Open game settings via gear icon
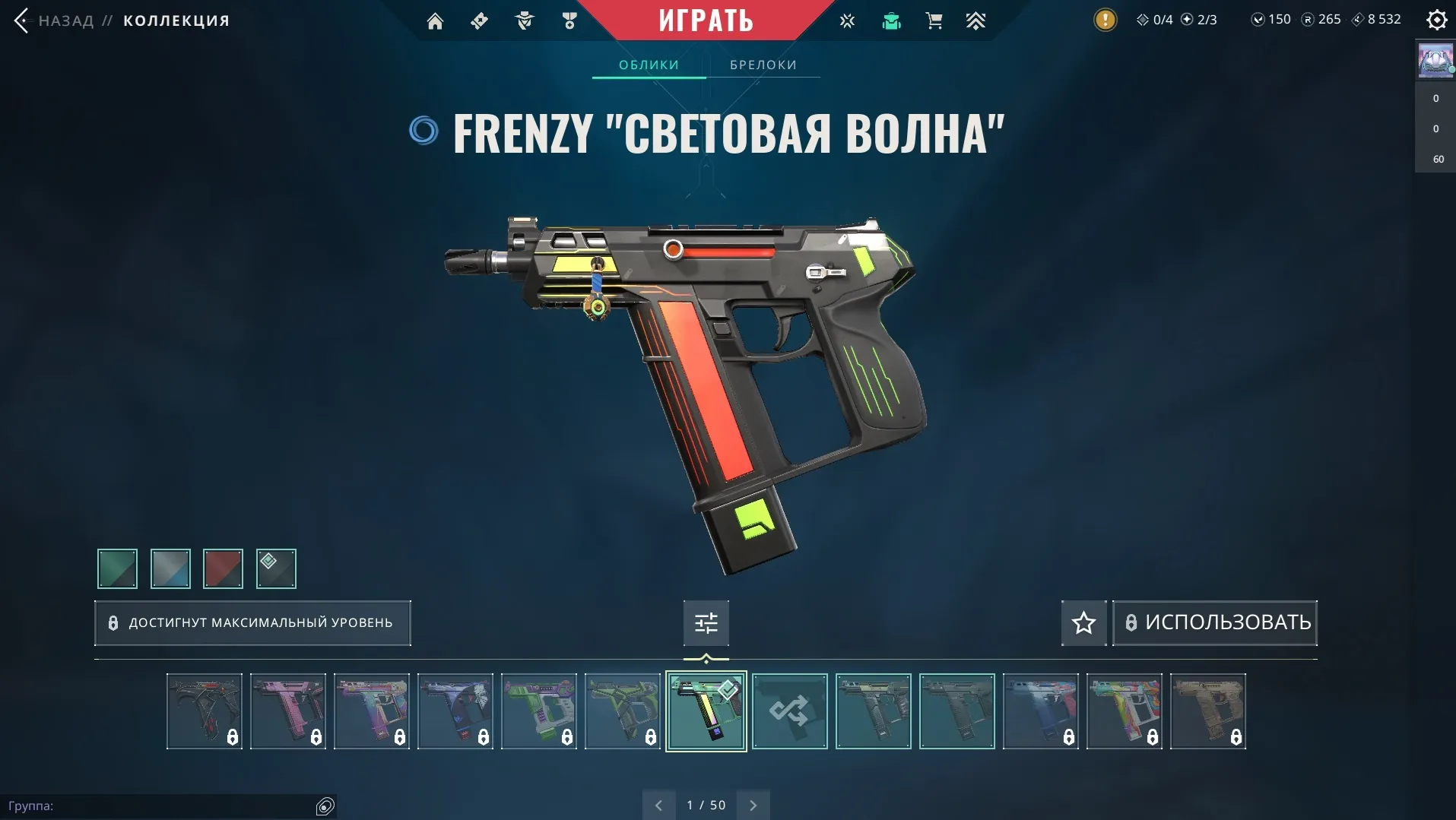The height and width of the screenshot is (820, 1456). (x=1437, y=20)
